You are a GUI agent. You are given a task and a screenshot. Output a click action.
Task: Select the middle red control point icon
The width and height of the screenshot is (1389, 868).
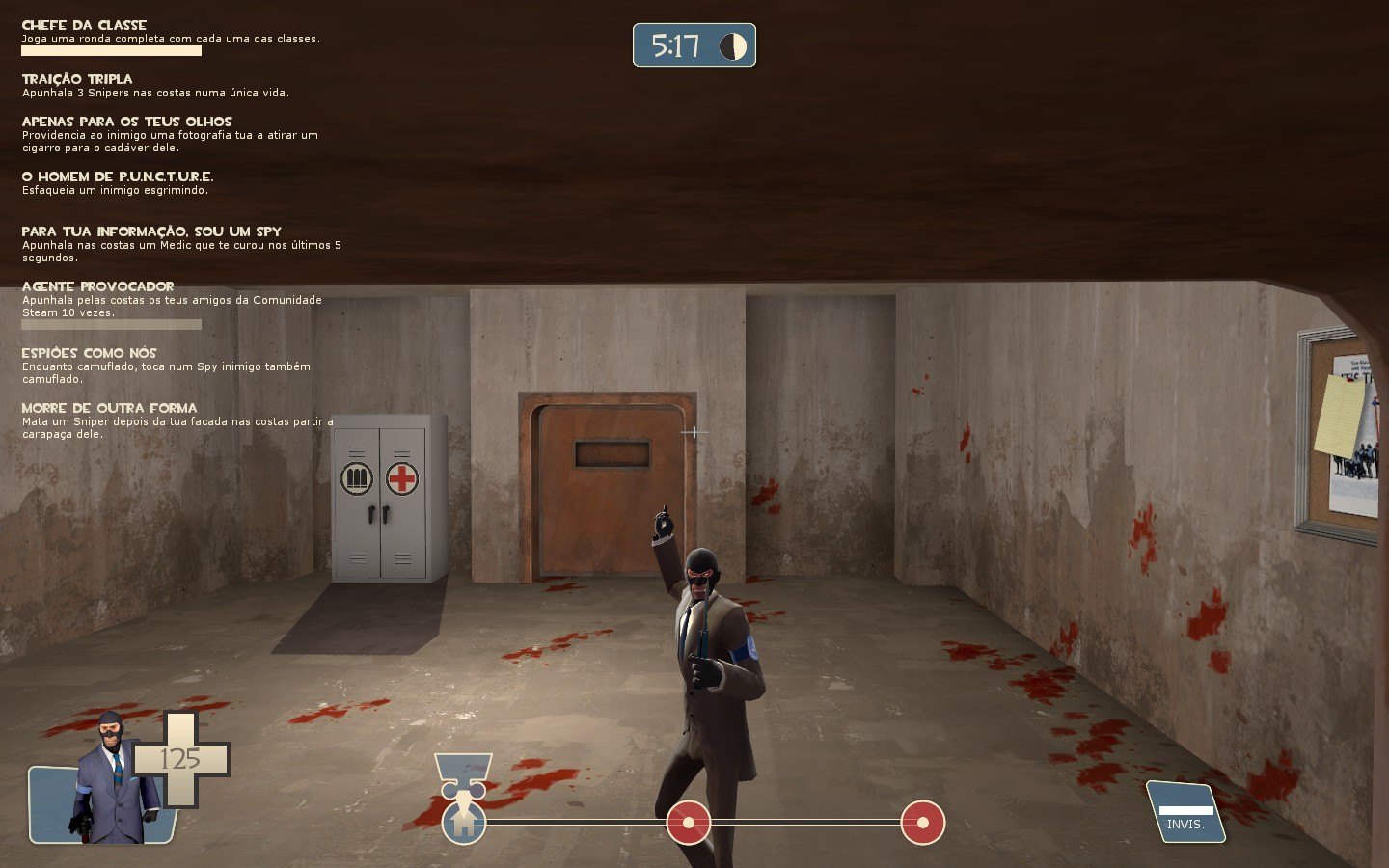pyautogui.click(x=689, y=823)
